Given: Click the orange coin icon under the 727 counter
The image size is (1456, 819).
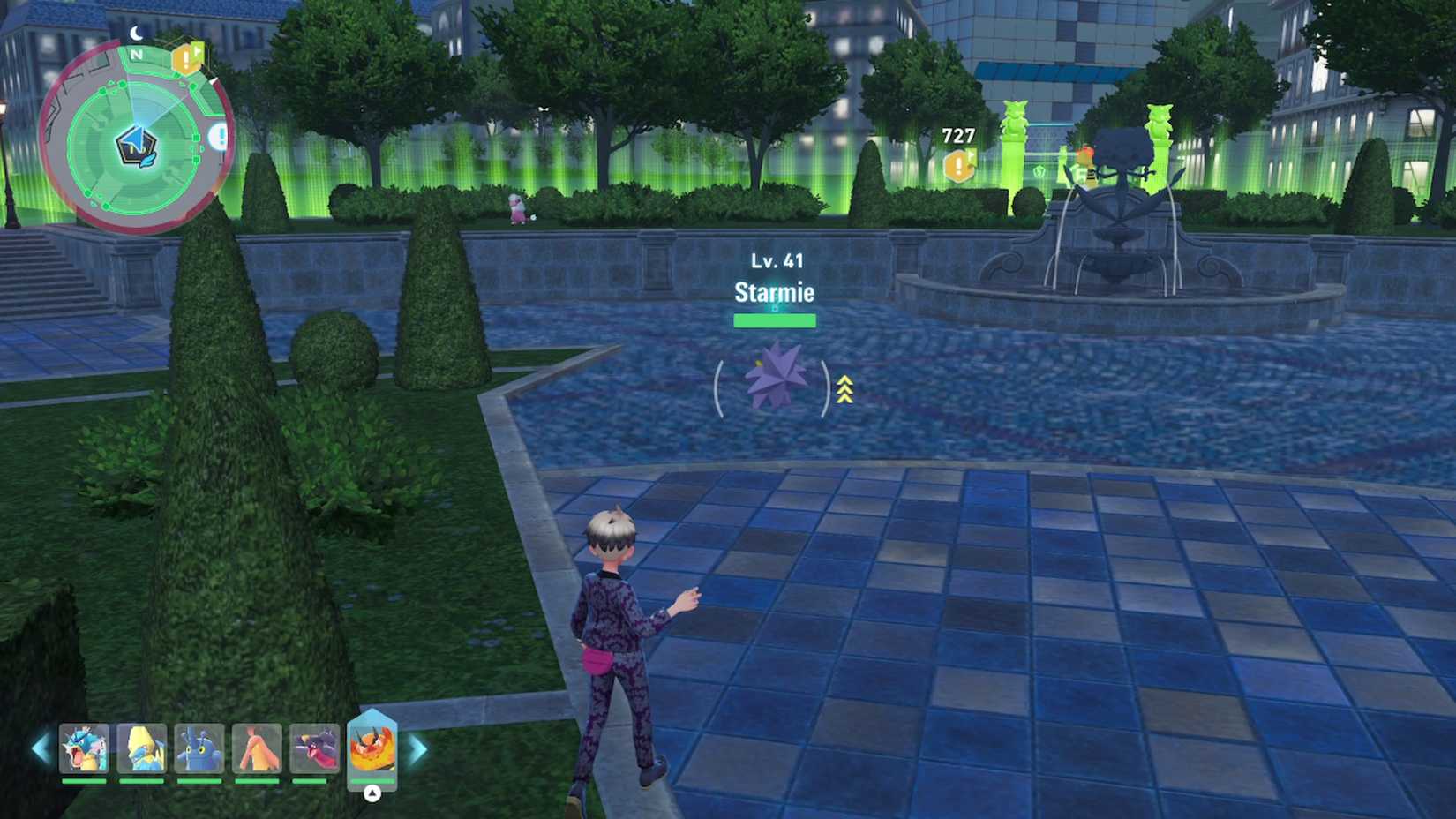Looking at the screenshot, I should coord(957,165).
